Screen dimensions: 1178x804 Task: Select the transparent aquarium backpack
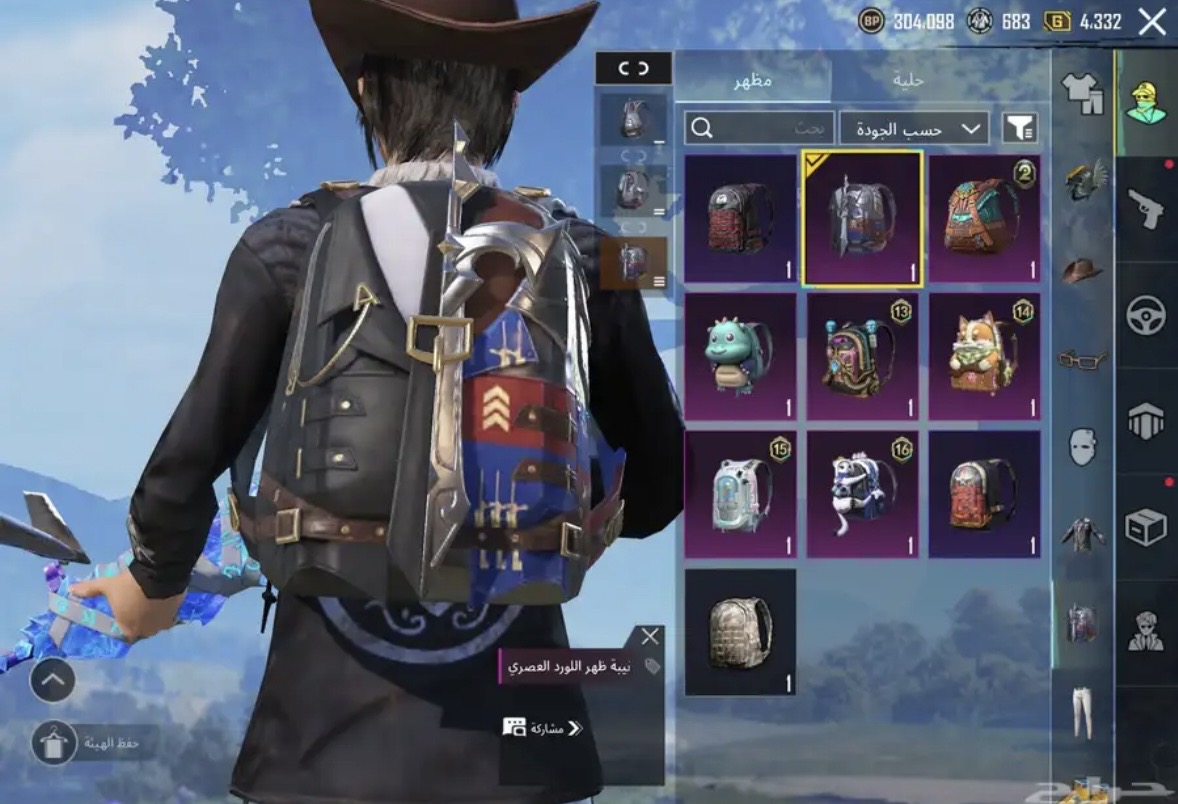(740, 494)
